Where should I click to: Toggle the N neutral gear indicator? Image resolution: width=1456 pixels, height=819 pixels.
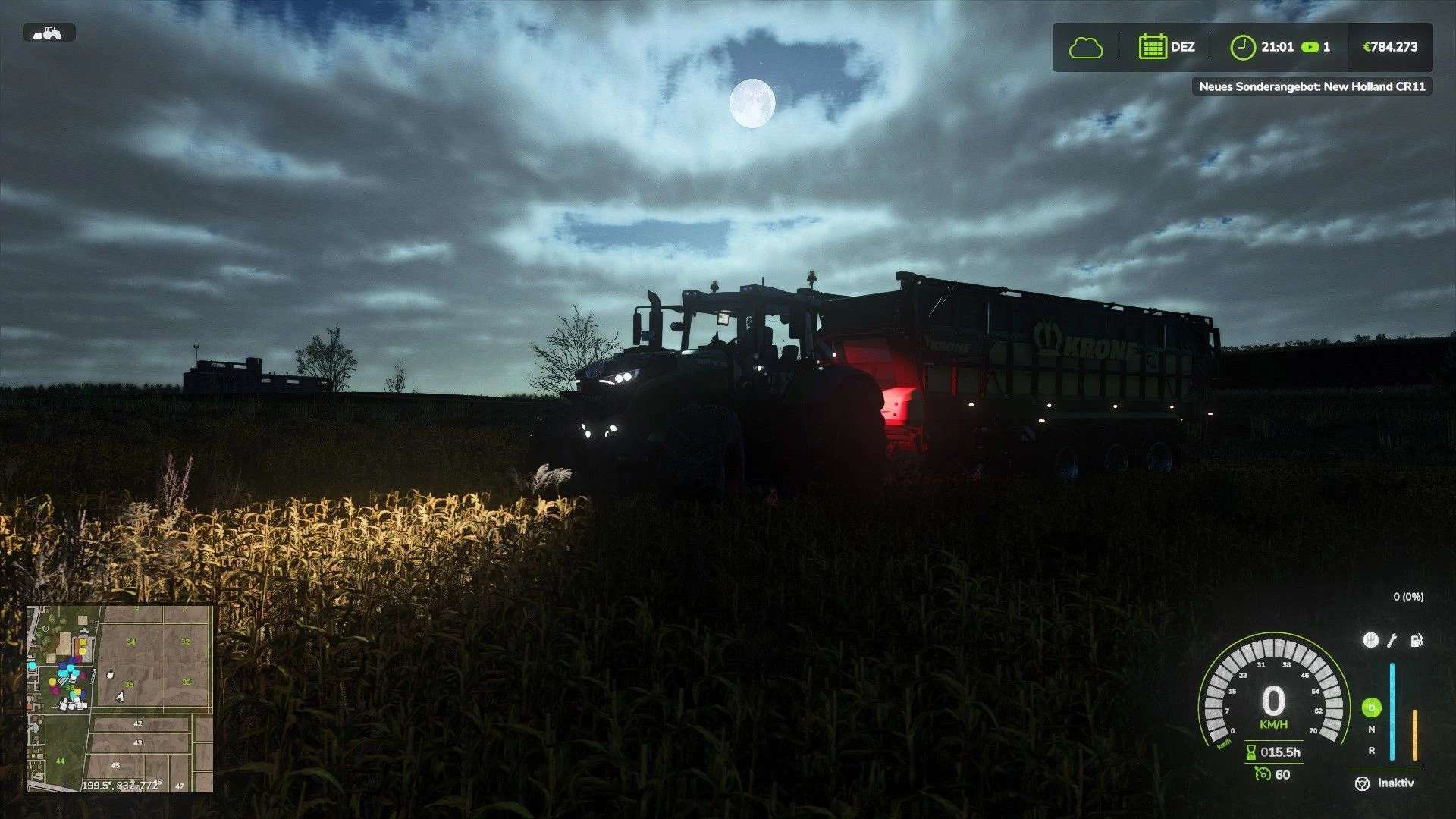coord(1371,729)
